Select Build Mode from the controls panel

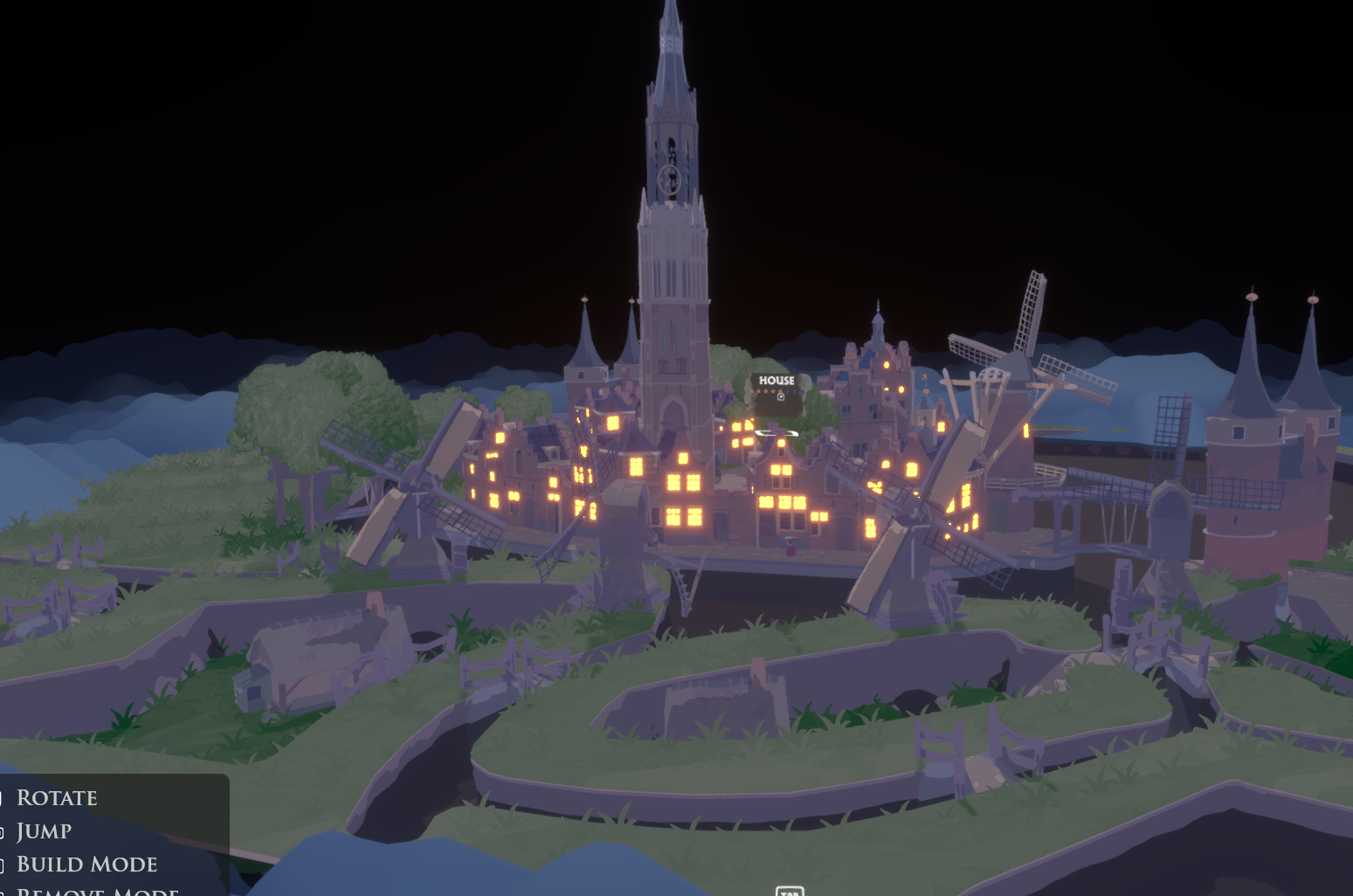tap(87, 864)
